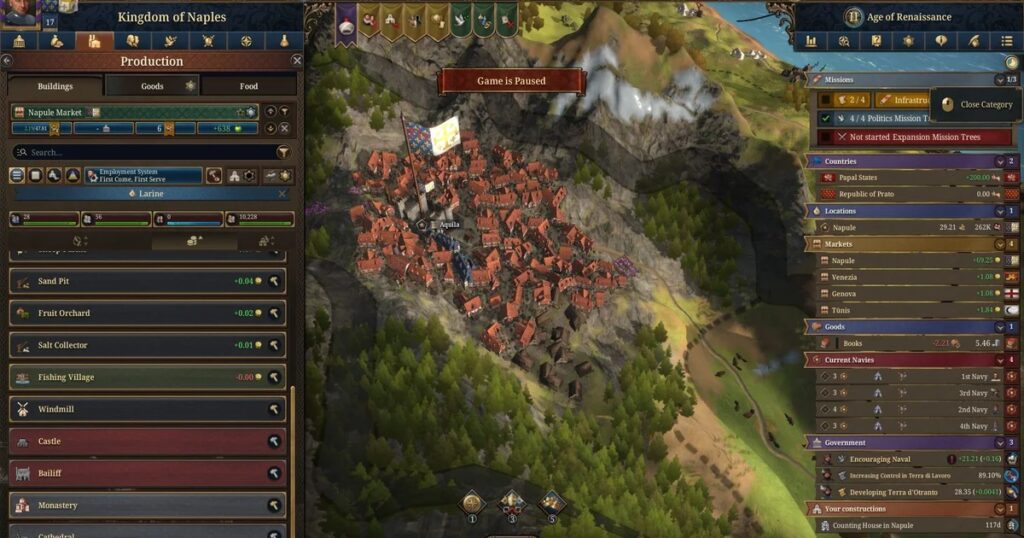This screenshot has height=538, width=1024.
Task: Close the Production panel
Action: click(x=296, y=61)
